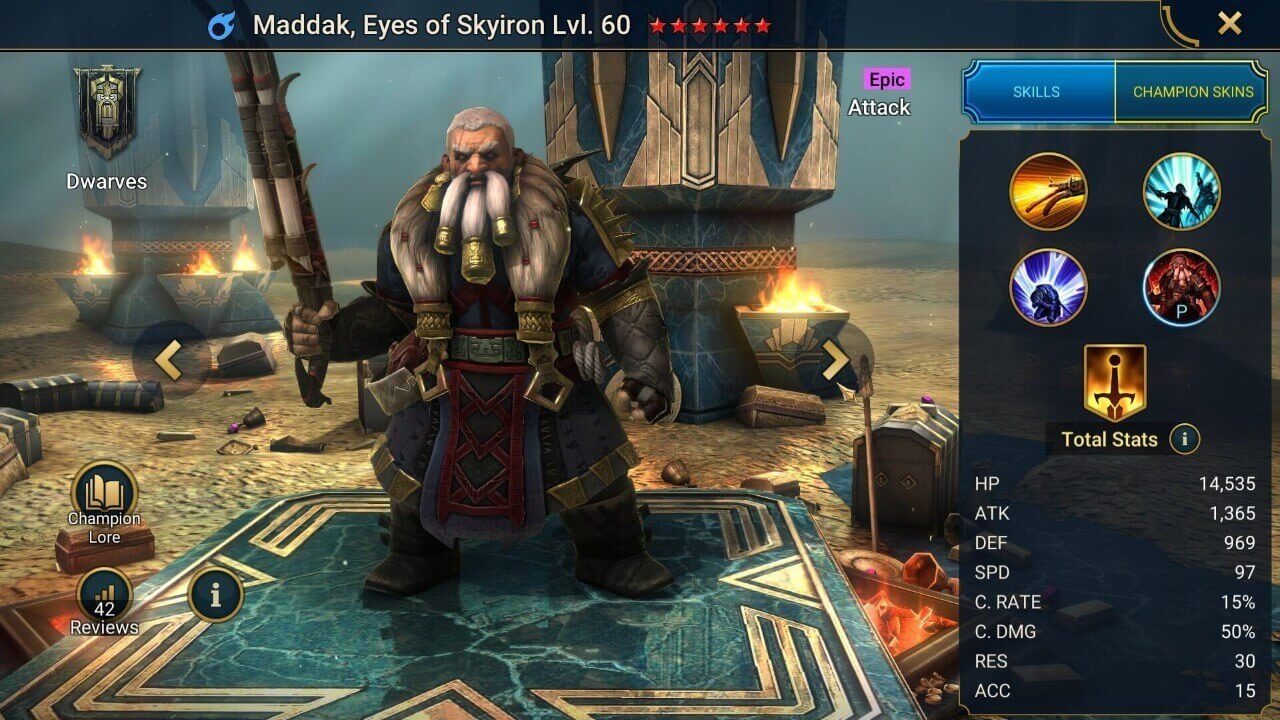Switch to the Champion Skins tab
Image resolution: width=1280 pixels, height=720 pixels.
tap(1196, 91)
